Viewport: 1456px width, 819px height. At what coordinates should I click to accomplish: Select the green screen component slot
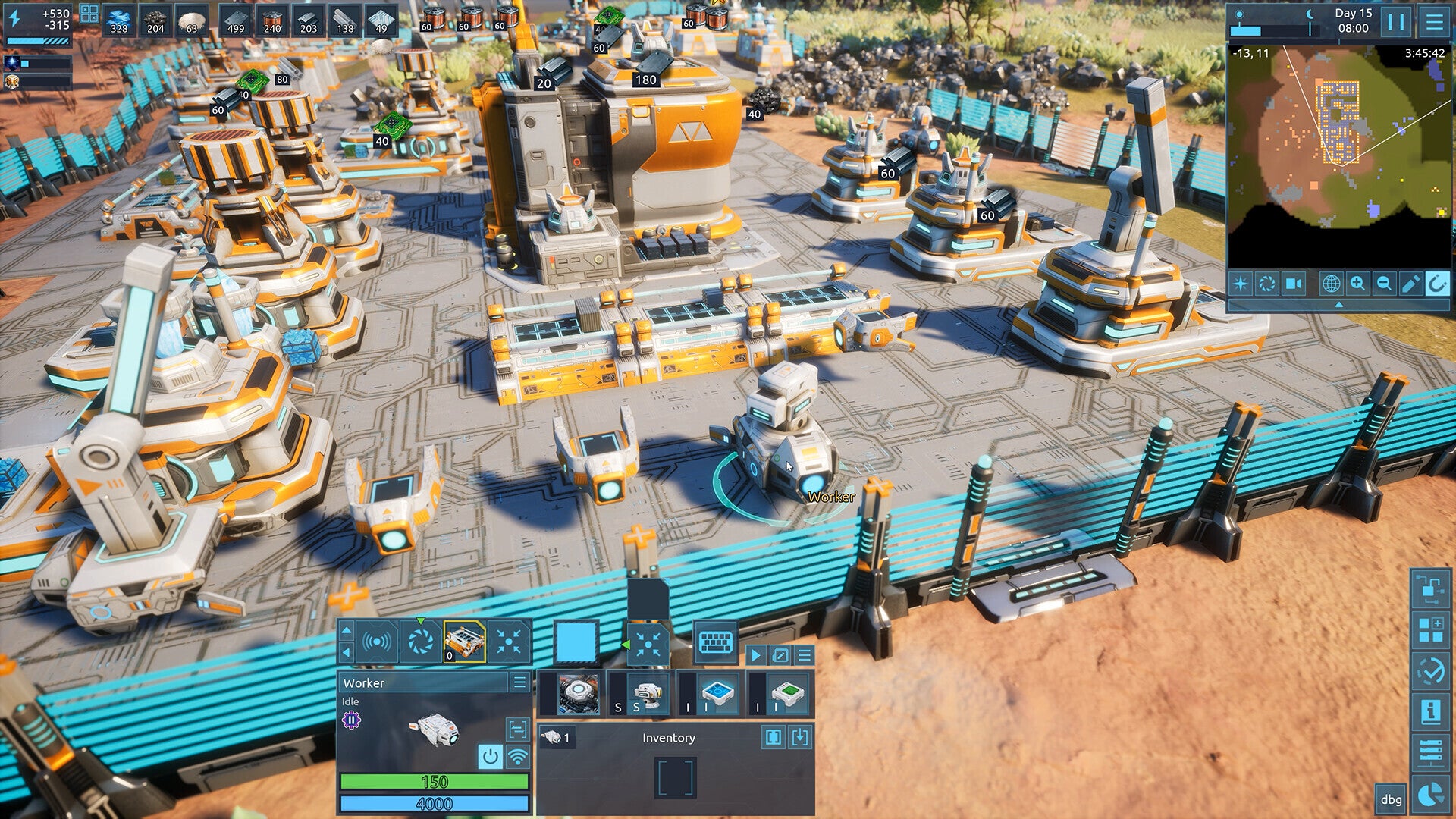click(787, 693)
